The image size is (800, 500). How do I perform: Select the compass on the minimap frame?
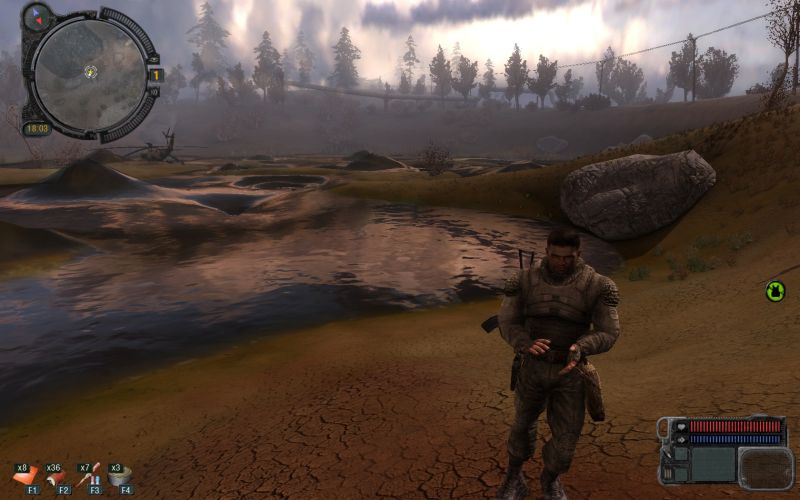point(37,17)
